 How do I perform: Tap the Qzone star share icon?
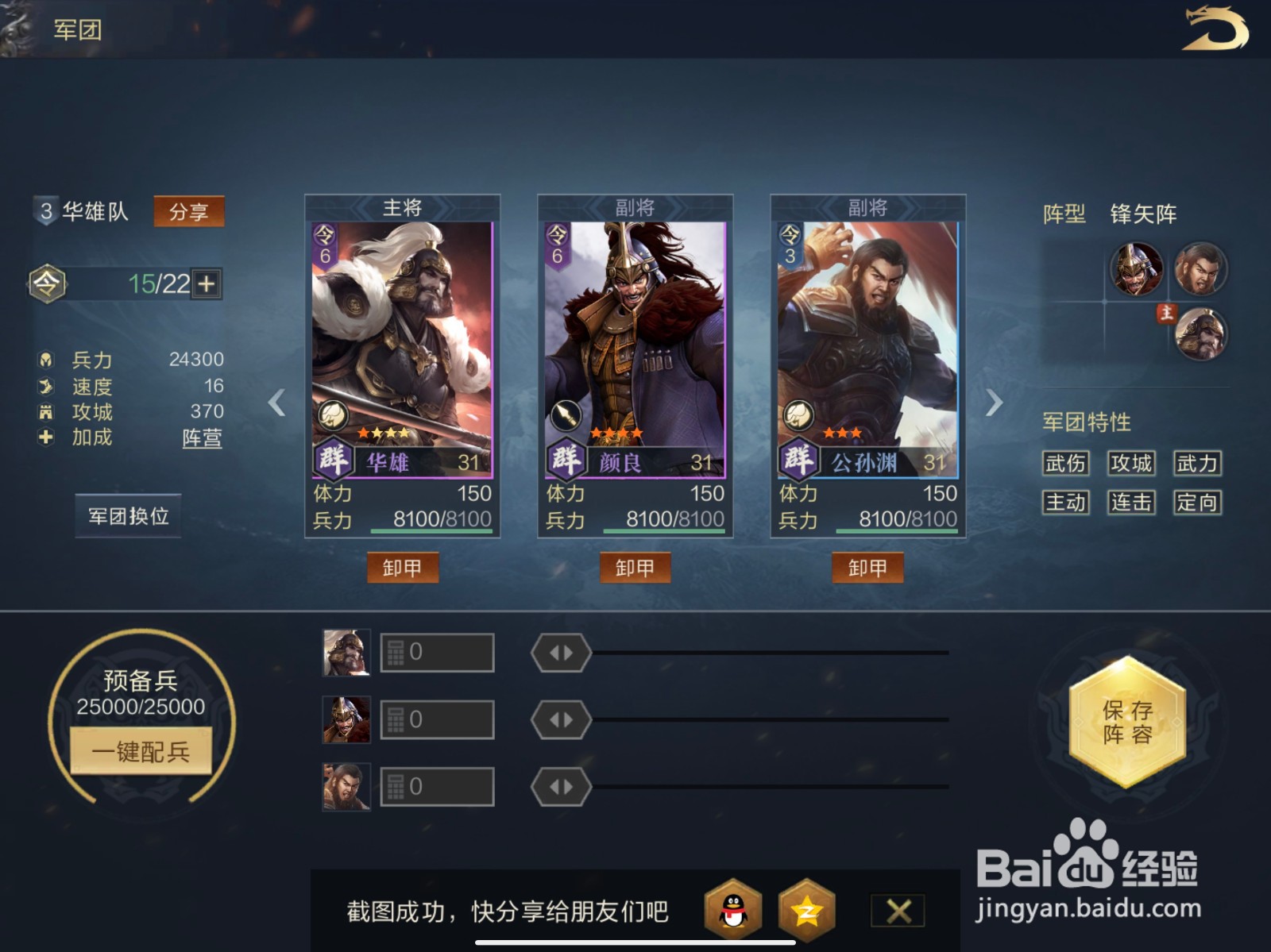coord(808,909)
